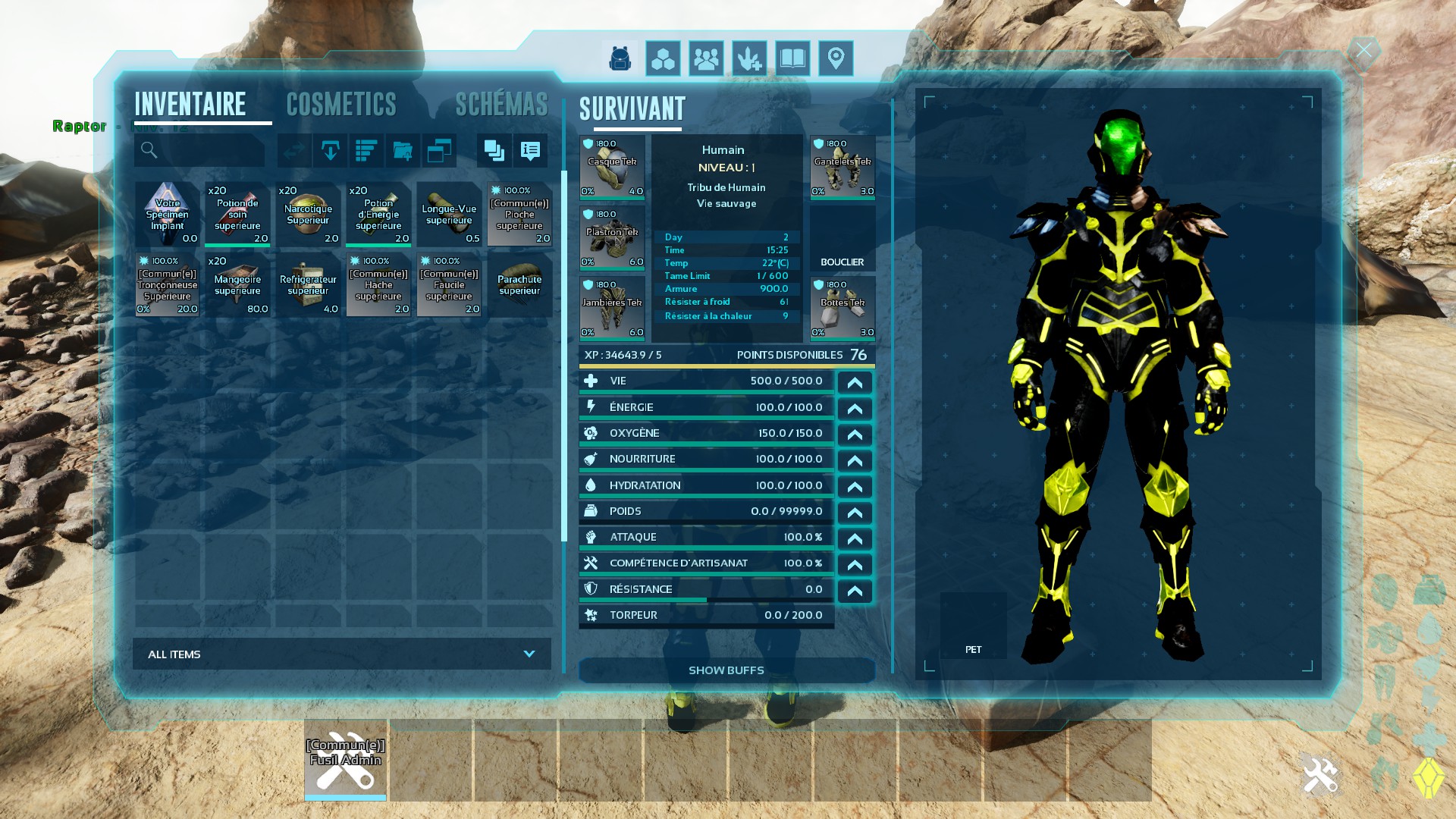Increase the Vie stat
Screen dimensions: 1456x819
coord(855,382)
